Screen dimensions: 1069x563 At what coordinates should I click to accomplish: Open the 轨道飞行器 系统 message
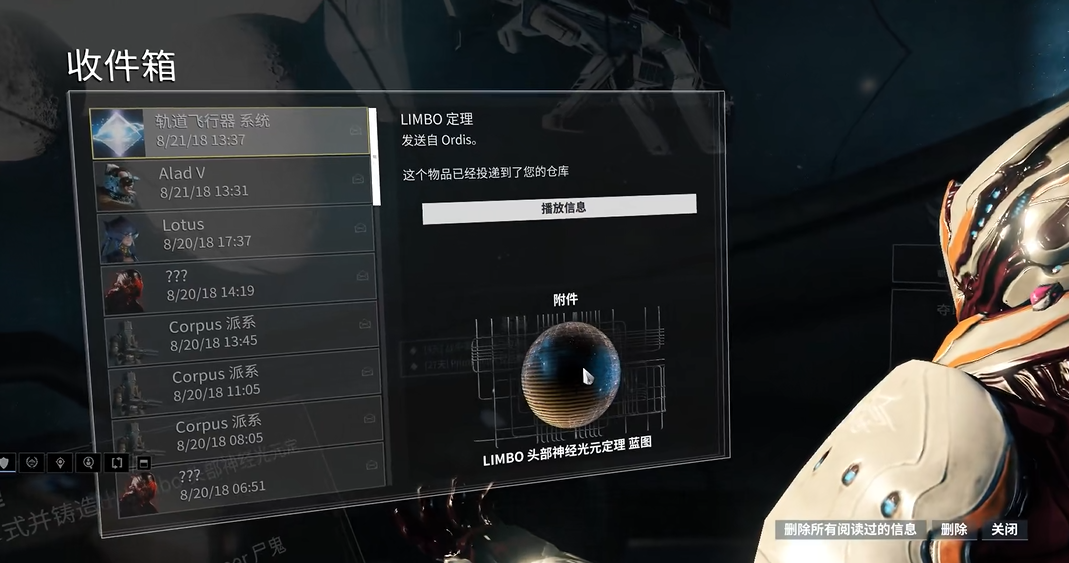(230, 131)
